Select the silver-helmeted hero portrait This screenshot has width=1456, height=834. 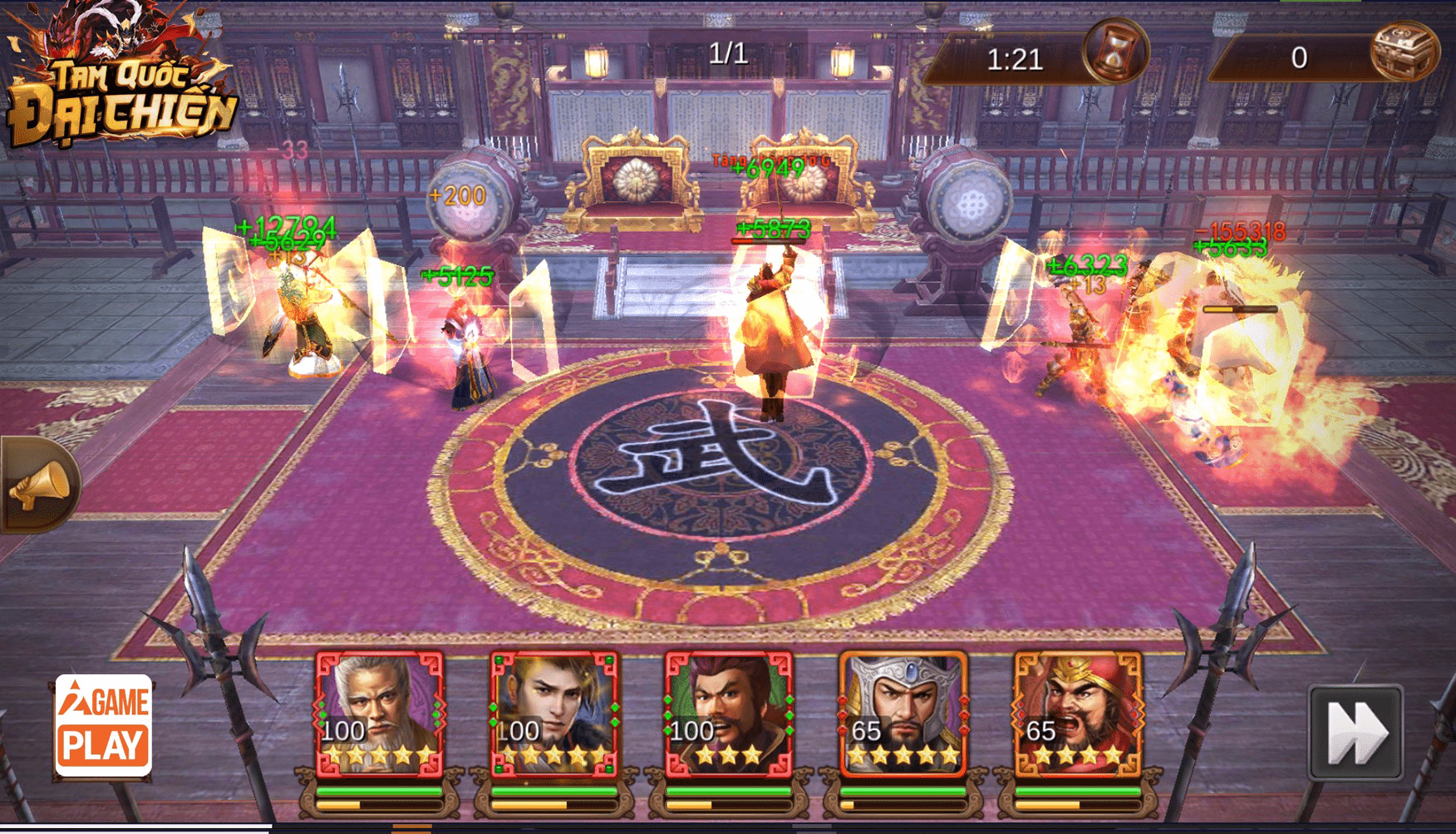point(903,713)
